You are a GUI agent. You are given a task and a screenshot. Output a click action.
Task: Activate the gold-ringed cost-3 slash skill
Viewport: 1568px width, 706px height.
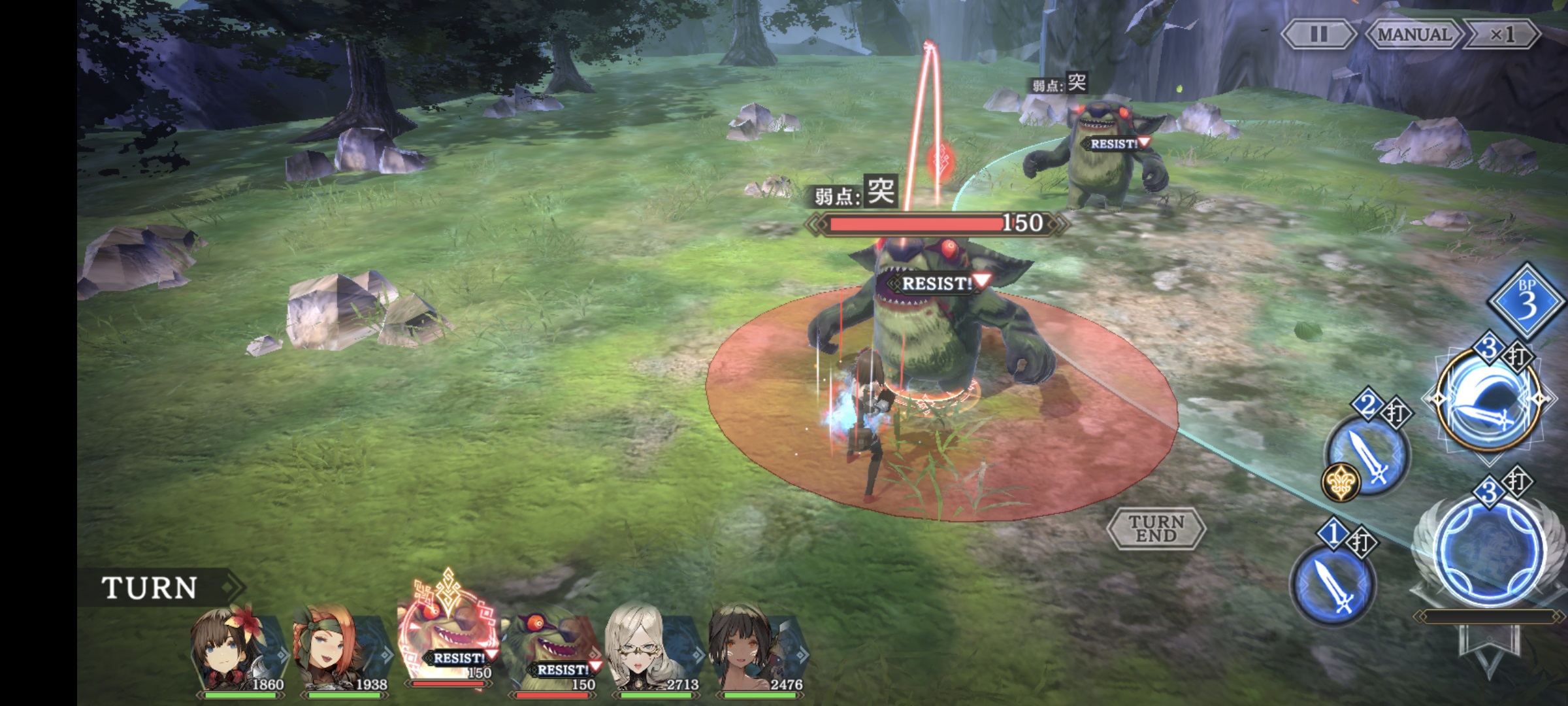[1488, 400]
